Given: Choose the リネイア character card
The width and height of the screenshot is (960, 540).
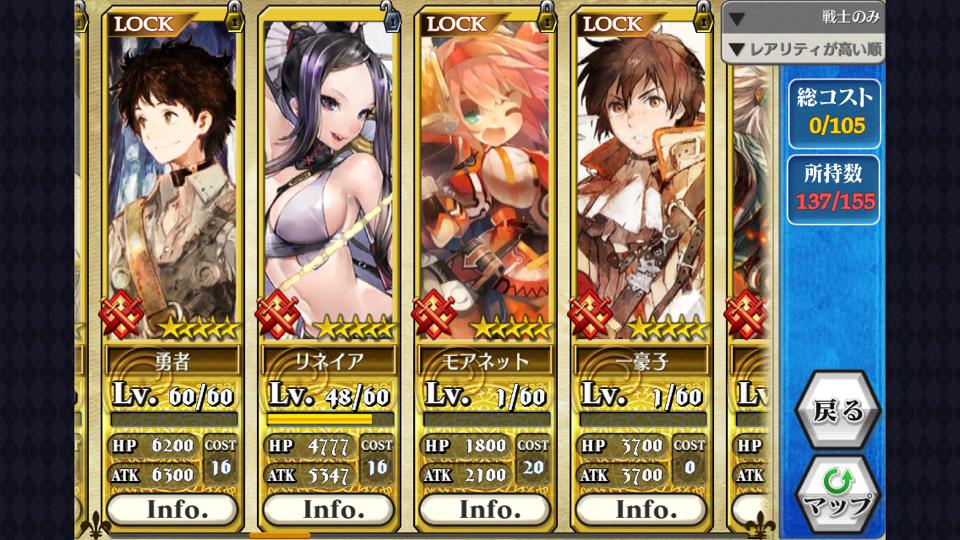Looking at the screenshot, I should (x=328, y=180).
